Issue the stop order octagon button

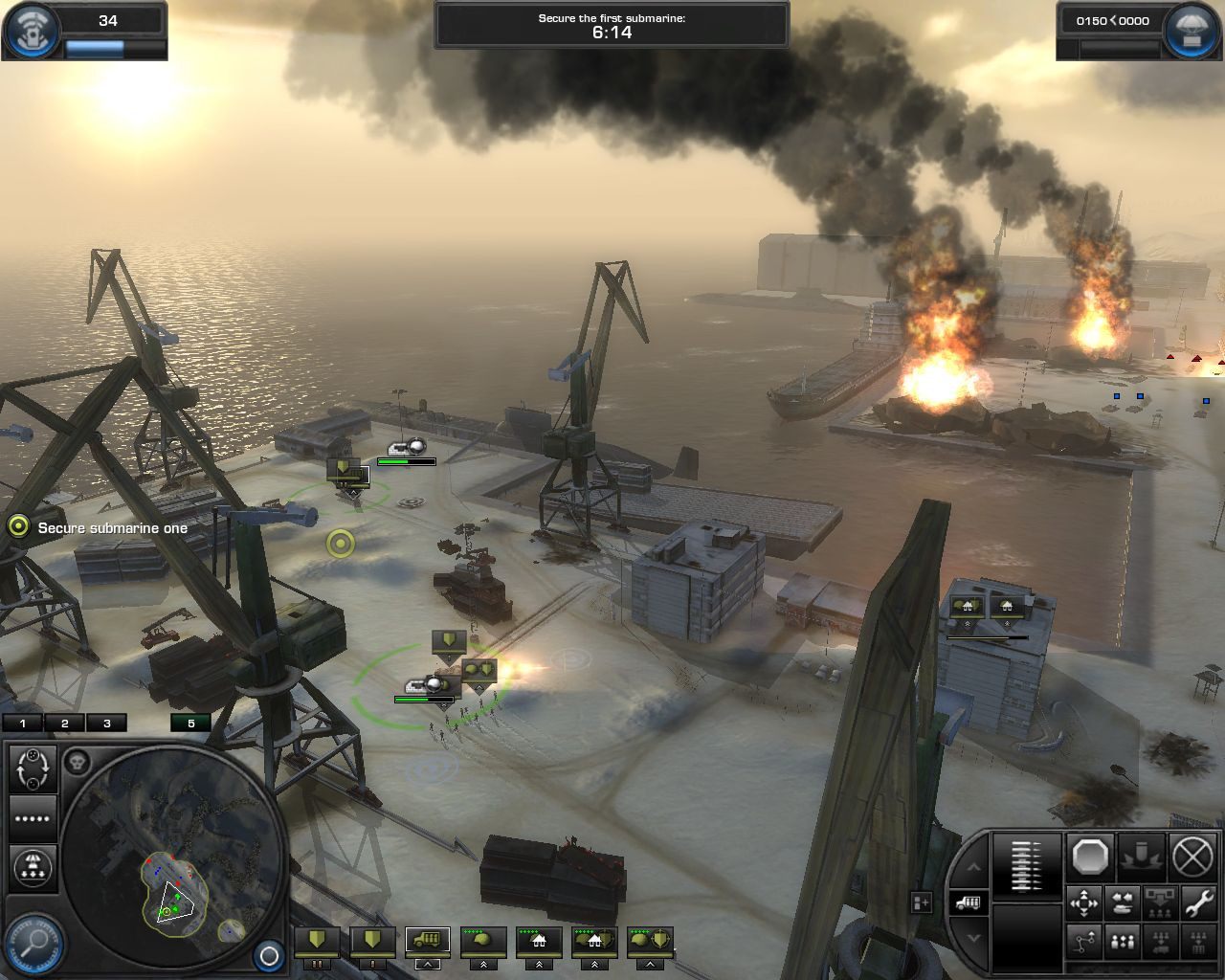[1089, 856]
